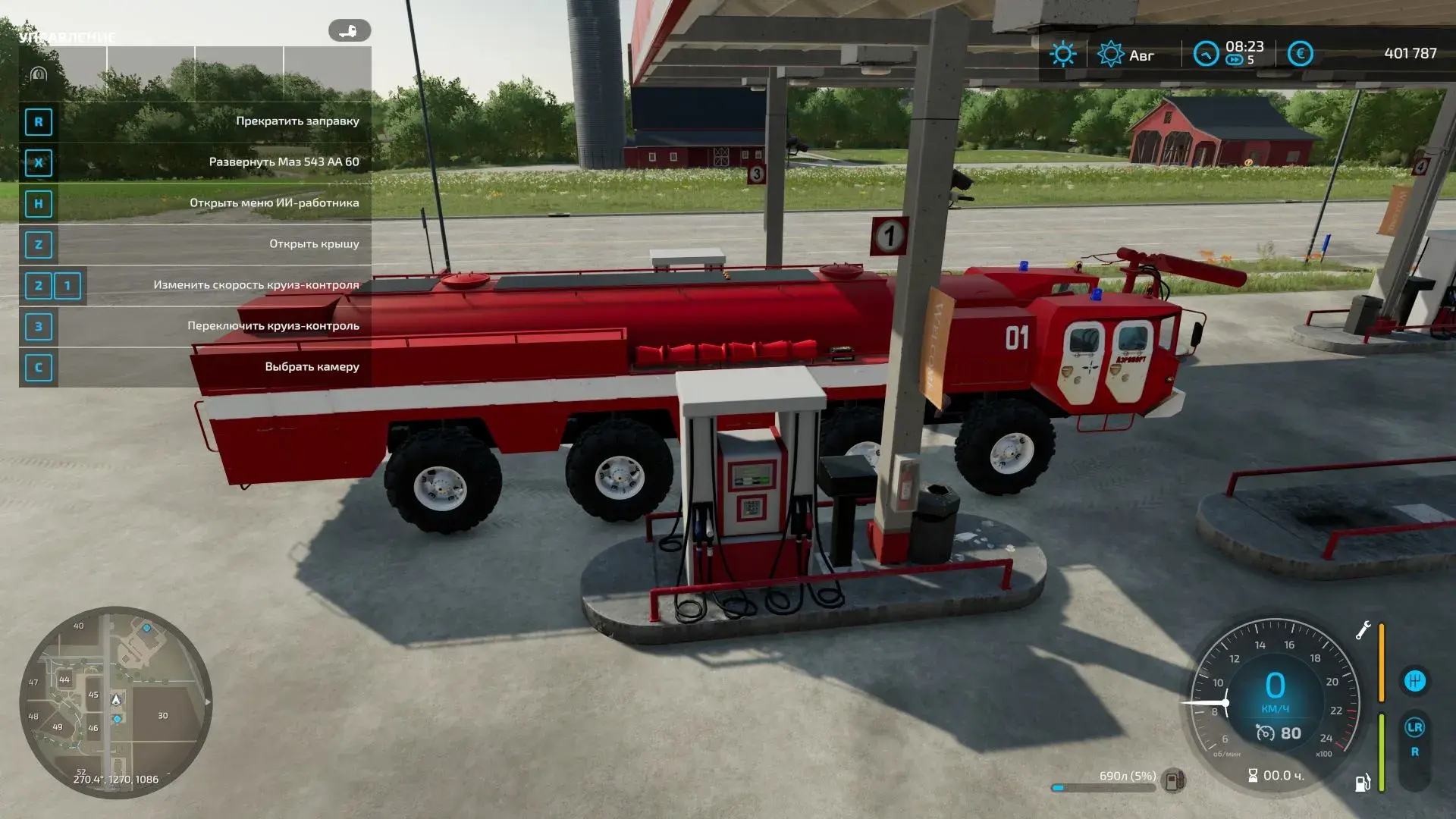Click the blue gearbox indicator icon
The height and width of the screenshot is (819, 1456).
click(1414, 681)
